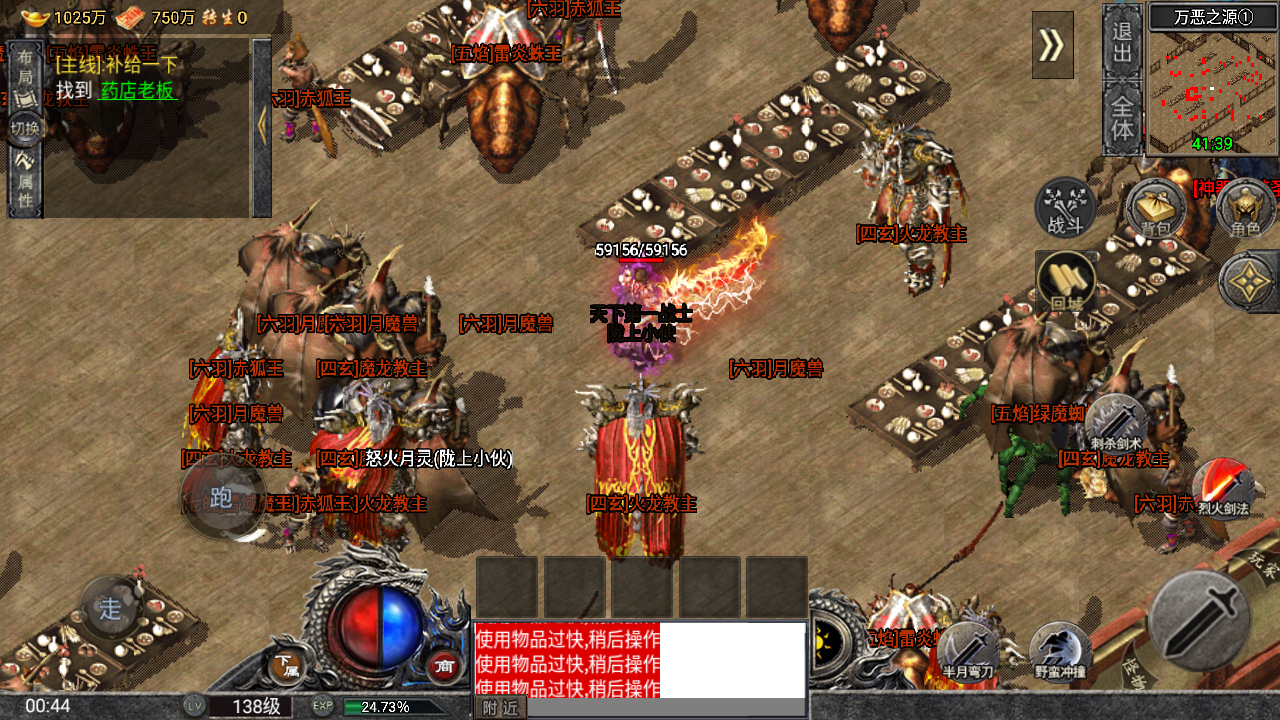Image resolution: width=1280 pixels, height=720 pixels.
Task: Select the 全体 button
Action: (1123, 117)
